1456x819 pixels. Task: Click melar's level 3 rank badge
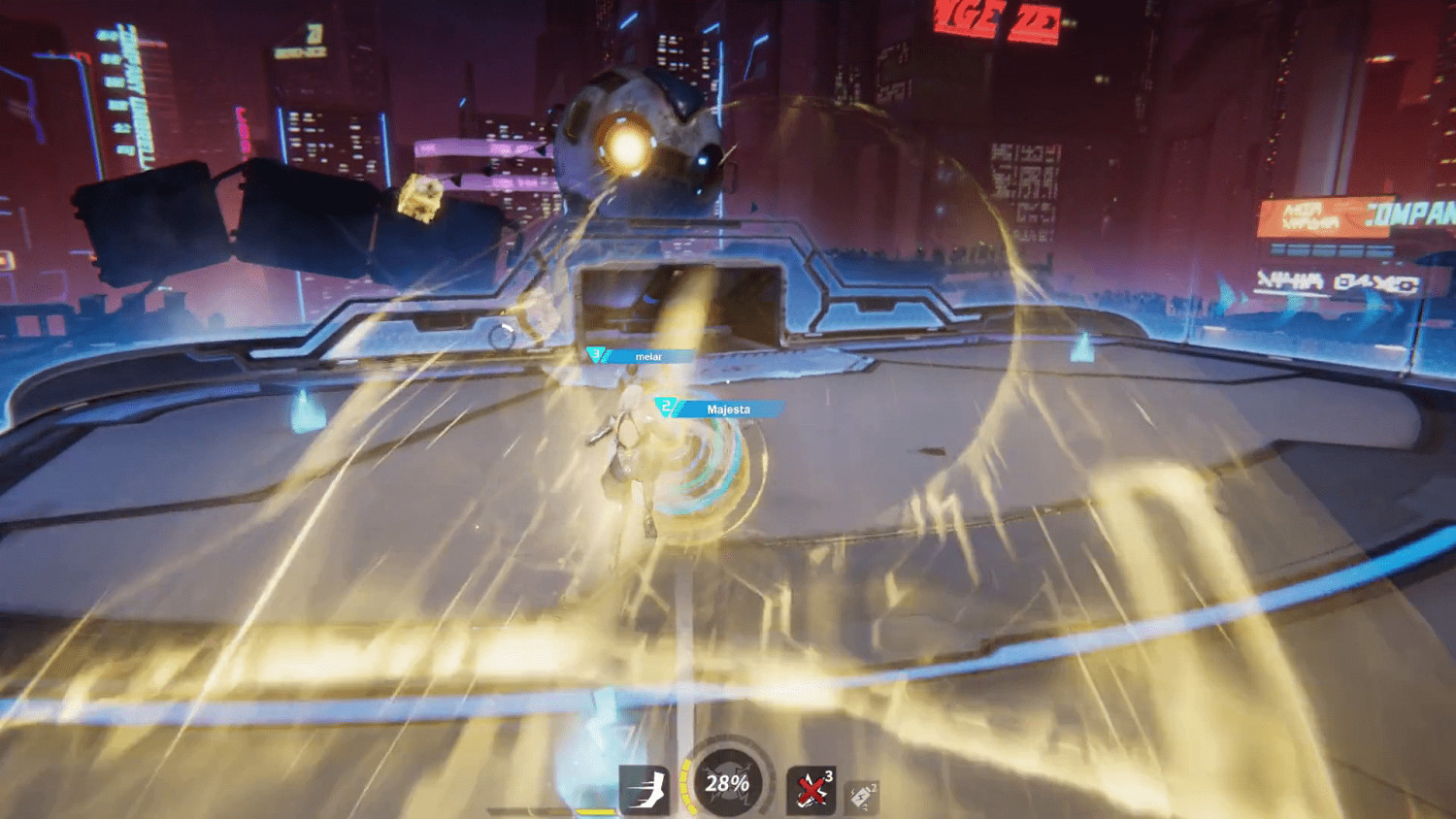tap(595, 354)
